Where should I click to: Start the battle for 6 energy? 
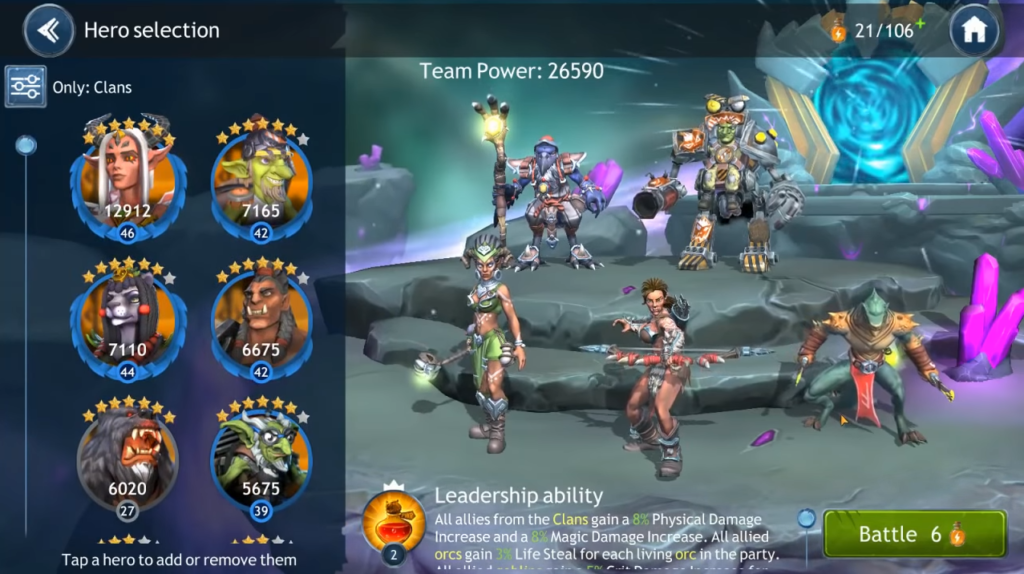pyautogui.click(x=914, y=534)
